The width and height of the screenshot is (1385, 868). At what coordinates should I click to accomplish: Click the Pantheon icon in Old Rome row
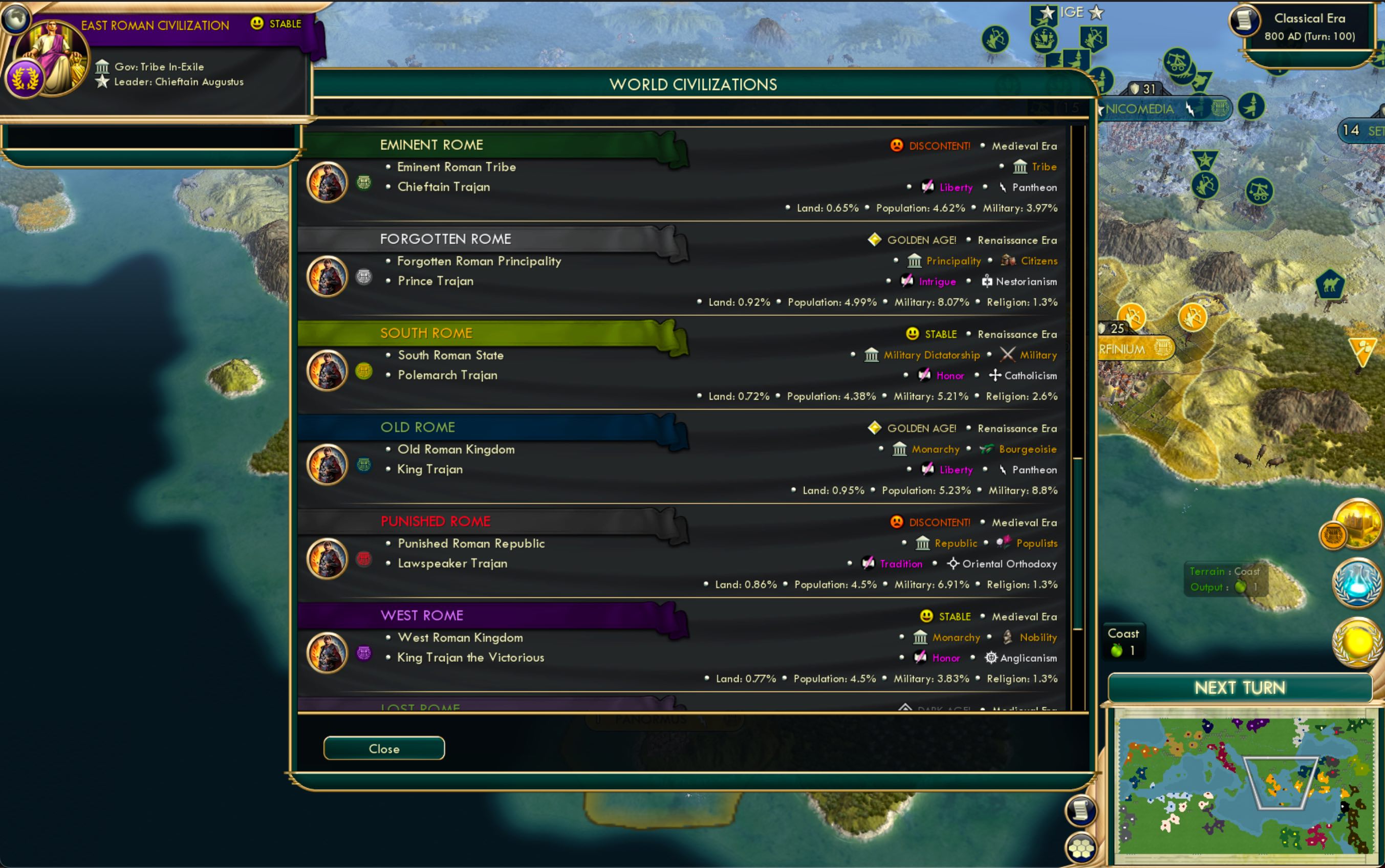point(1003,470)
